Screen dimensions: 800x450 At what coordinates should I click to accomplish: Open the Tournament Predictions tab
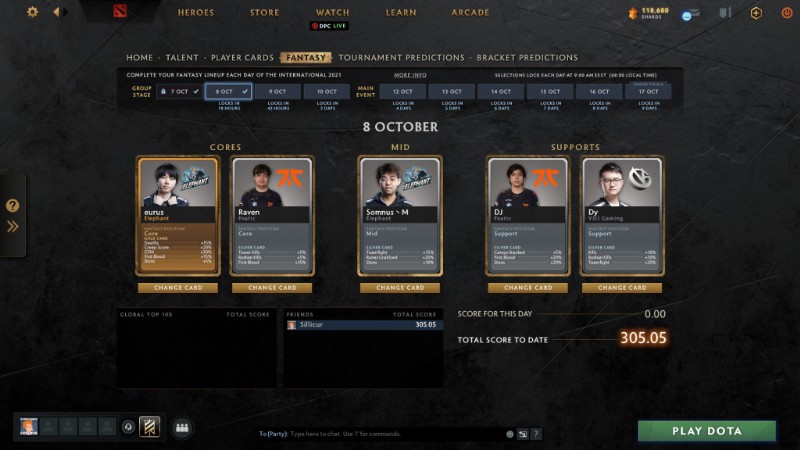401,58
